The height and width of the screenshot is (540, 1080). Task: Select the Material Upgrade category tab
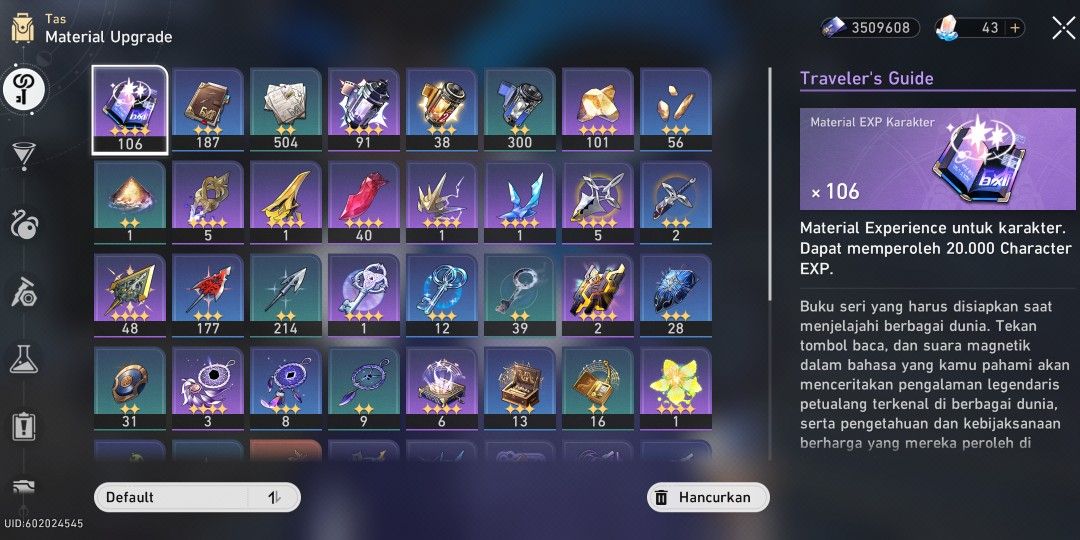tap(24, 90)
